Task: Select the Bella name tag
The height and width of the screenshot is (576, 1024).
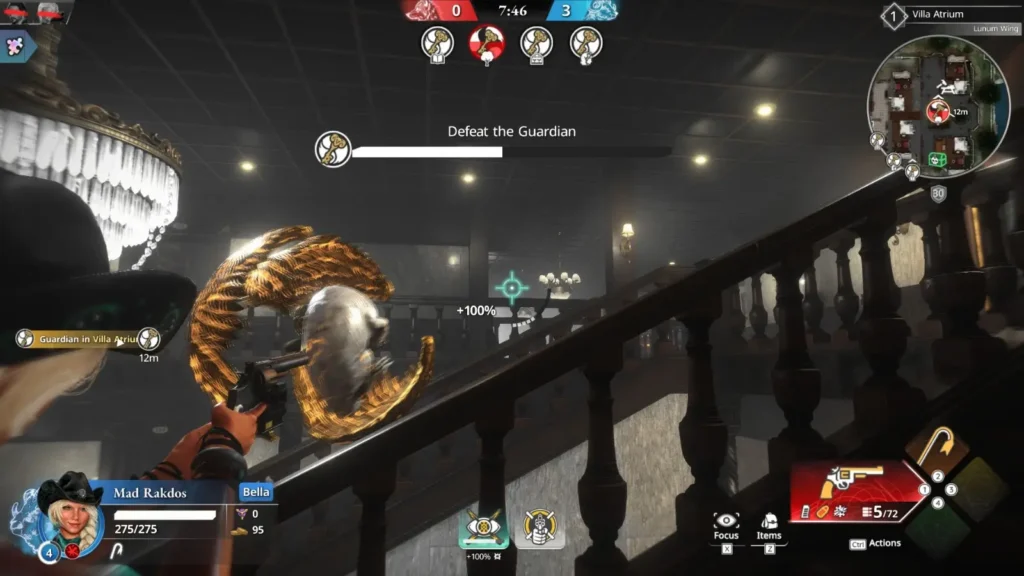Action: pos(256,492)
